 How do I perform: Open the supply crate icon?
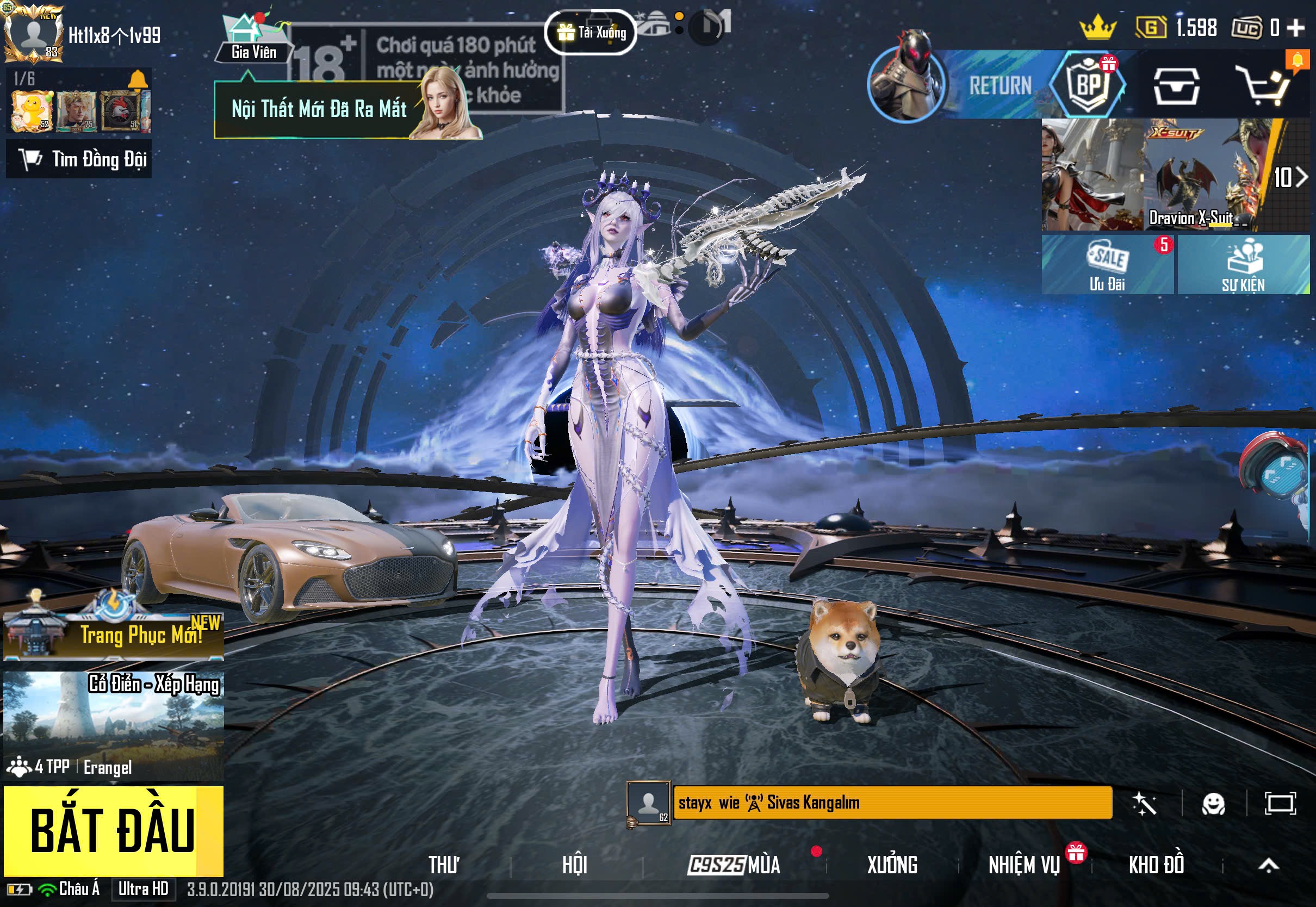point(1176,86)
